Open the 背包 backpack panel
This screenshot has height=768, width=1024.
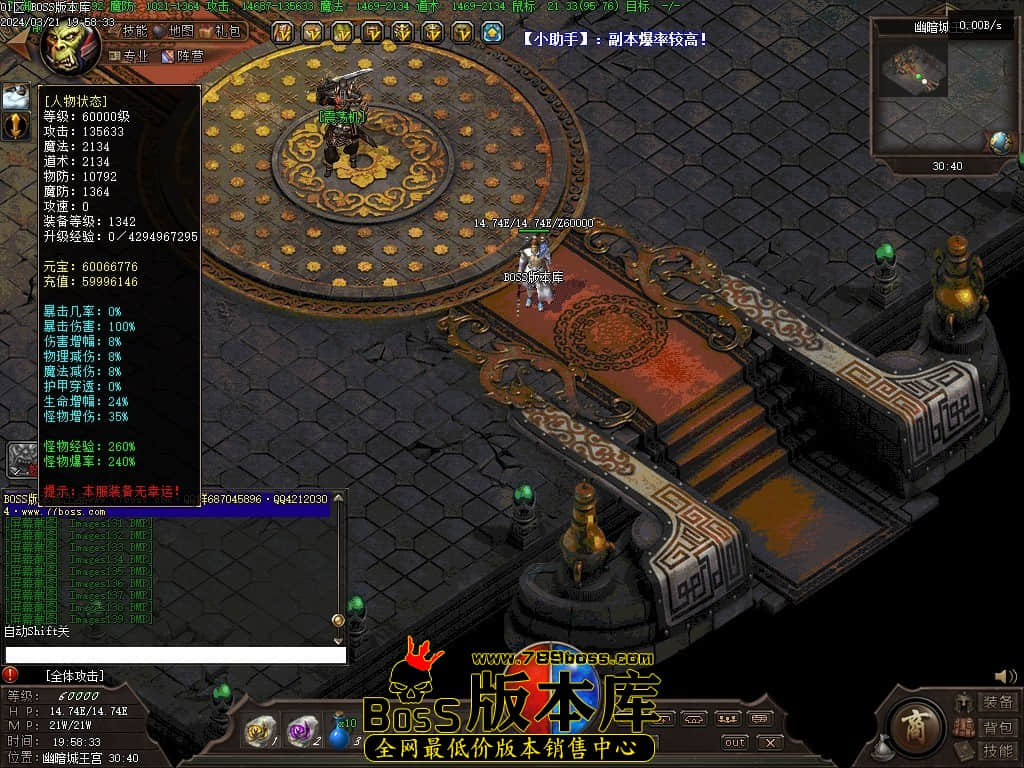996,727
